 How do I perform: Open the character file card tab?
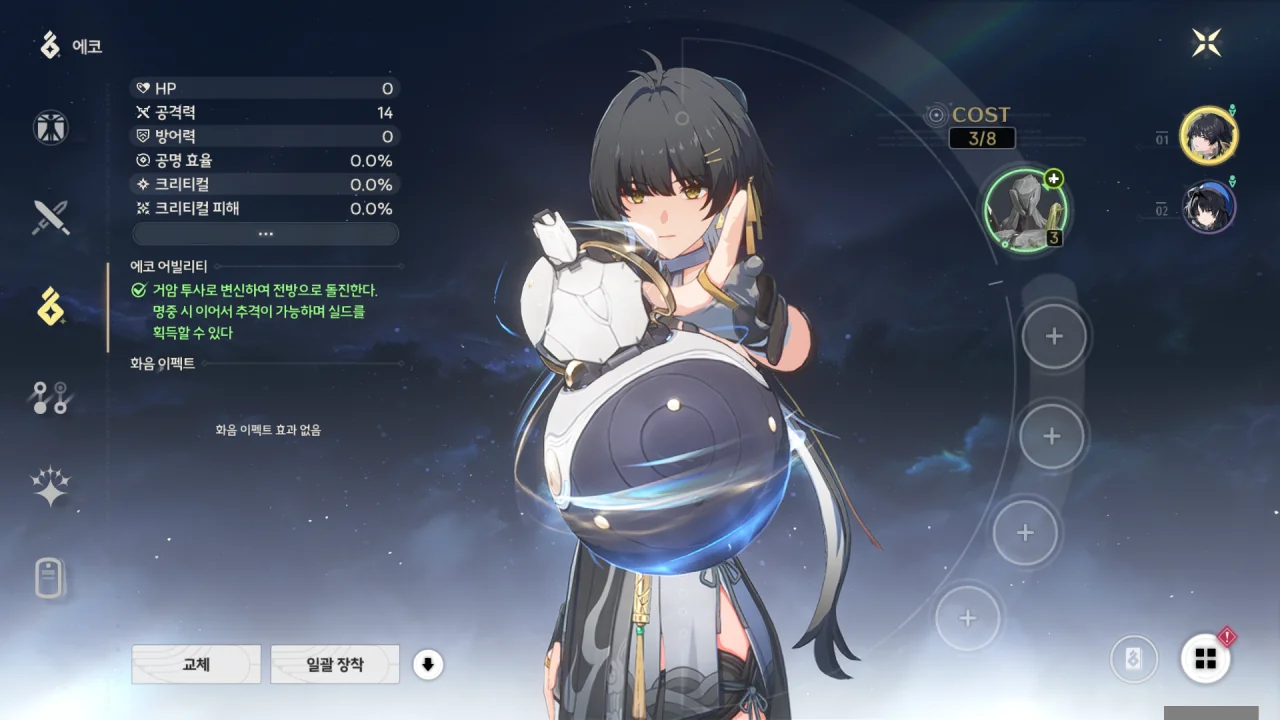pos(50,578)
